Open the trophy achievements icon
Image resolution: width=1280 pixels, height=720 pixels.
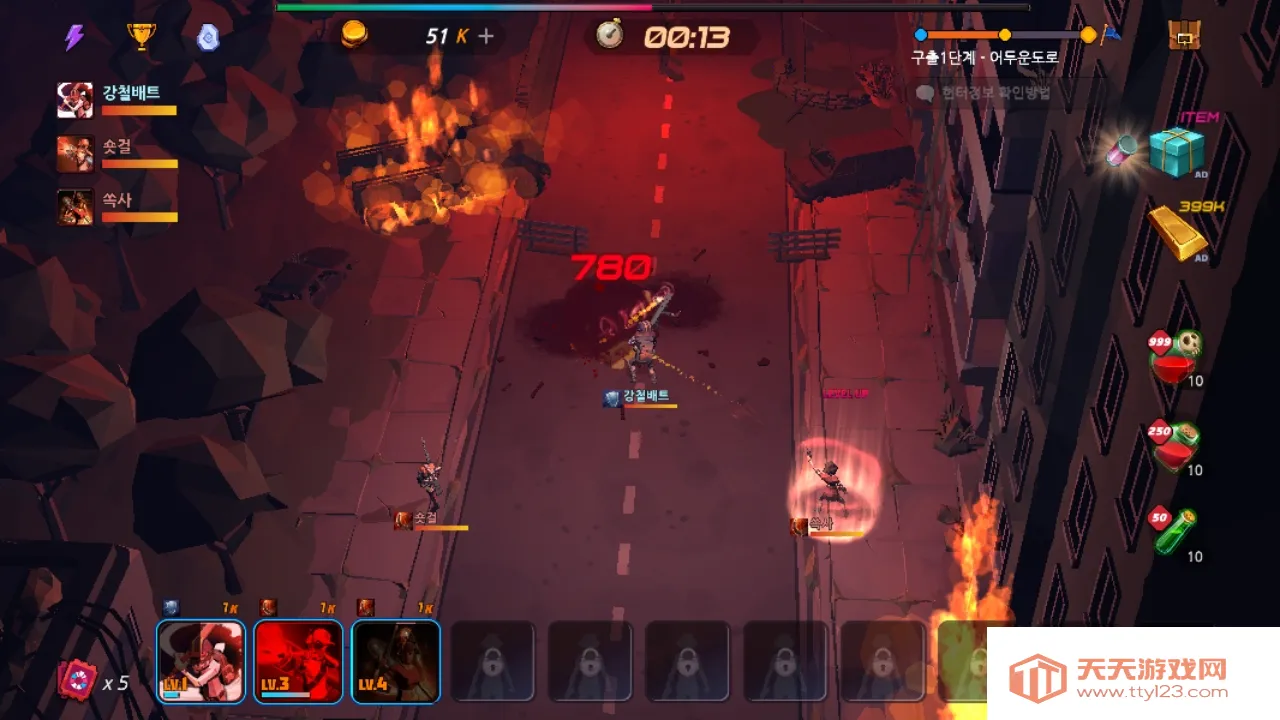pos(143,34)
